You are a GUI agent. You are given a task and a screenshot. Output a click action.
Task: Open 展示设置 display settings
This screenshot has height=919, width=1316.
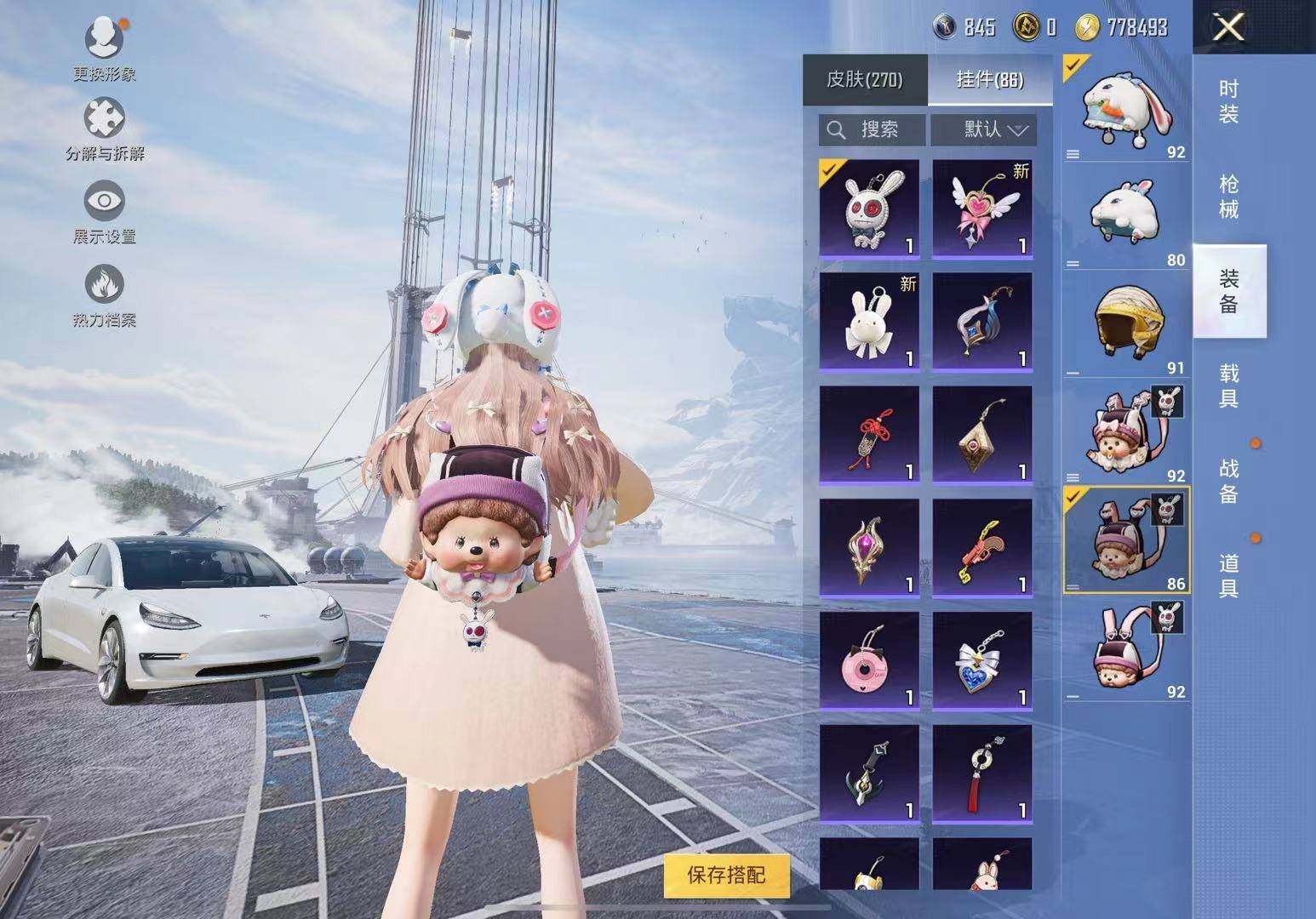104,213
